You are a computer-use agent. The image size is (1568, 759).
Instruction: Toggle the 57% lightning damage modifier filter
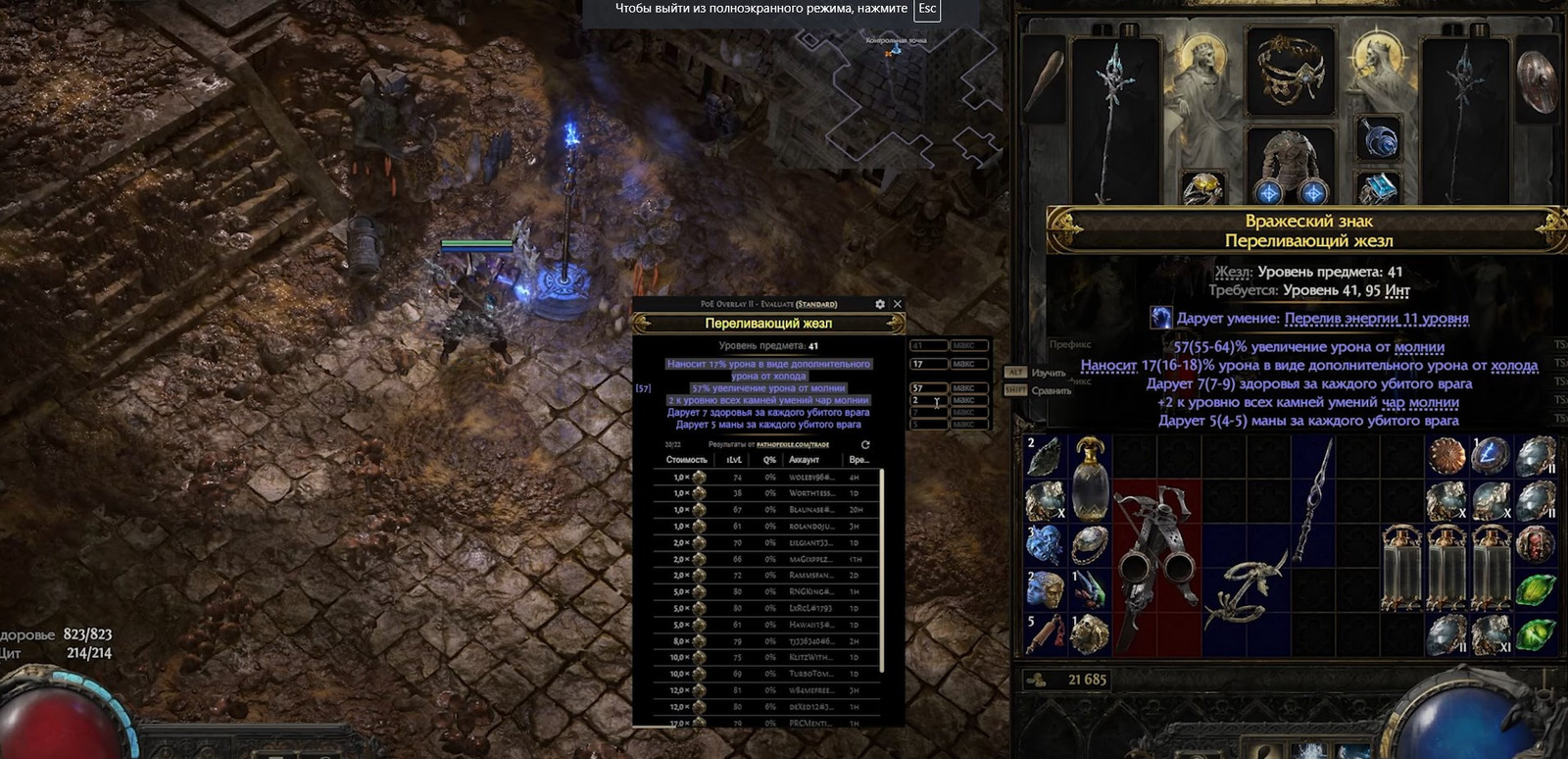coord(768,388)
